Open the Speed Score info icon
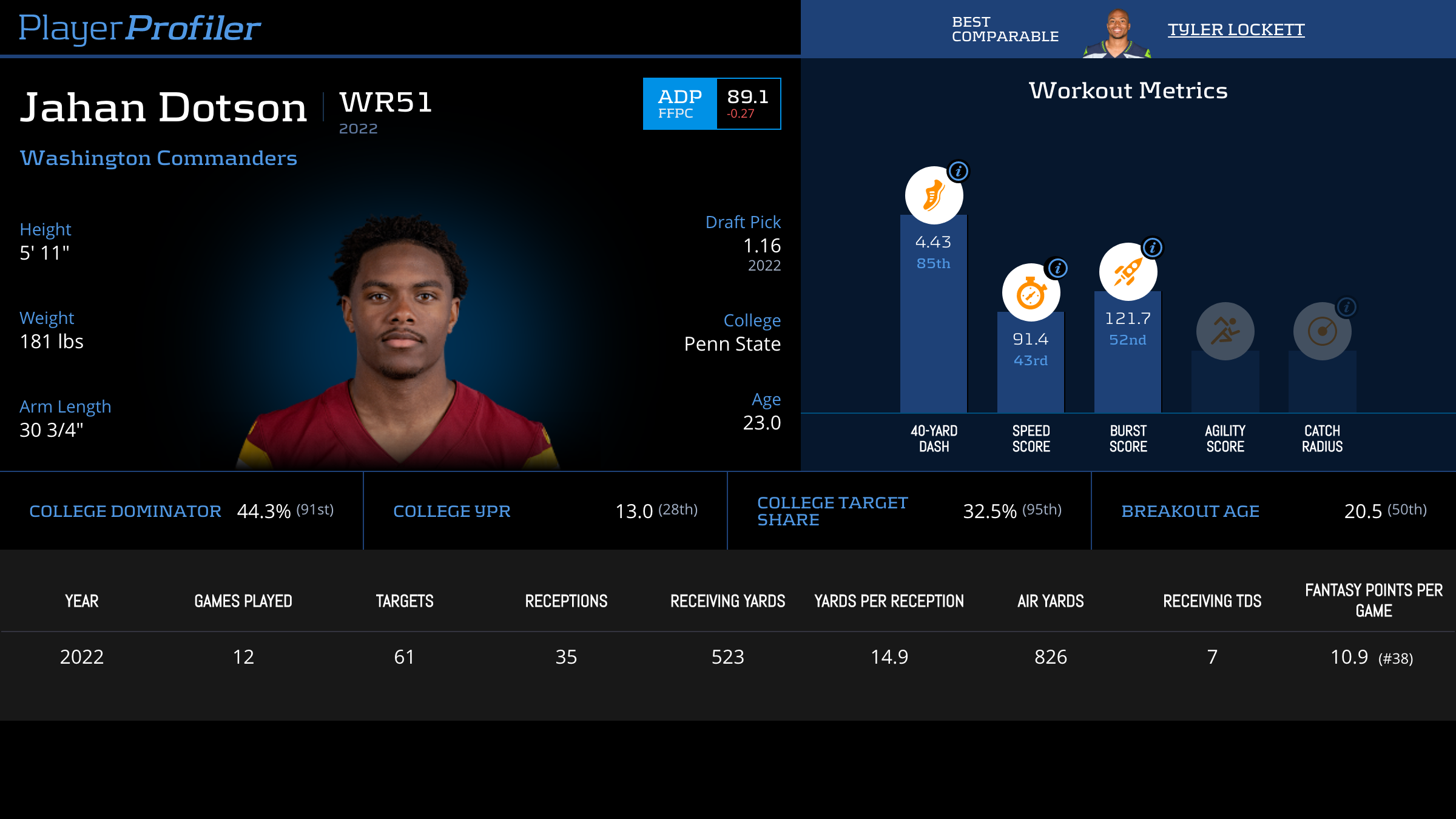 pyautogui.click(x=1057, y=268)
